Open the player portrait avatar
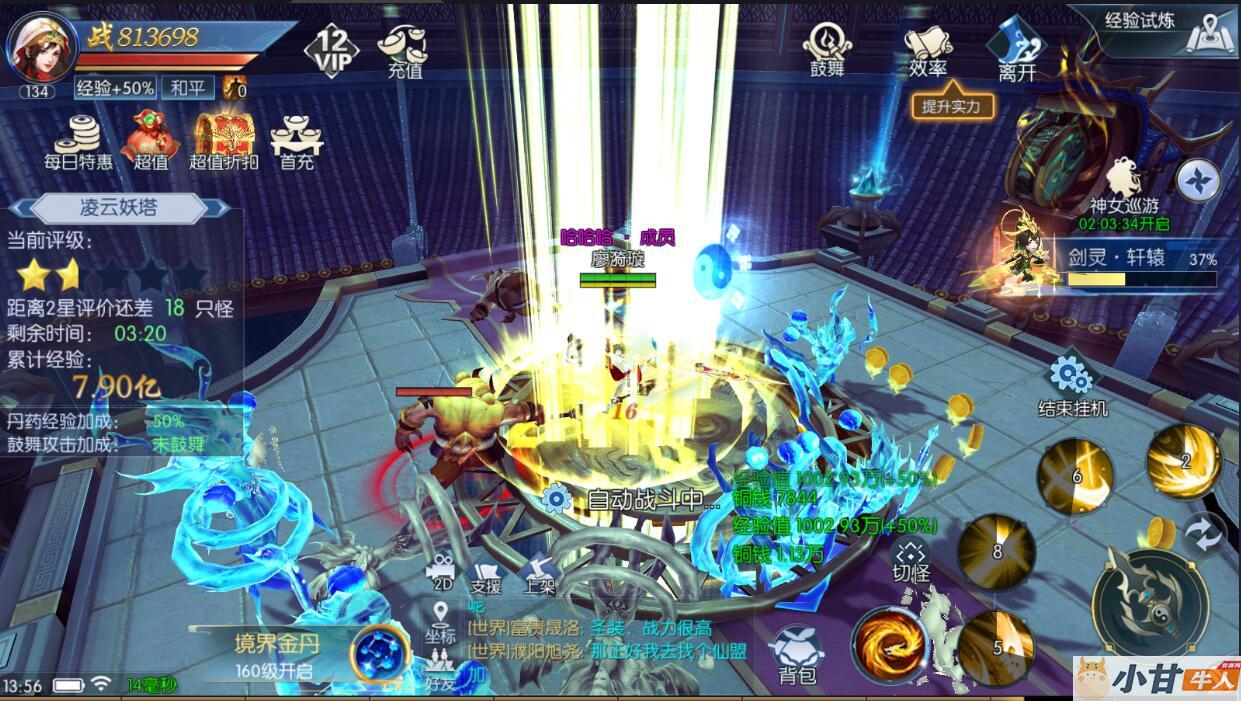The width and height of the screenshot is (1241, 701). pyautogui.click(x=42, y=47)
